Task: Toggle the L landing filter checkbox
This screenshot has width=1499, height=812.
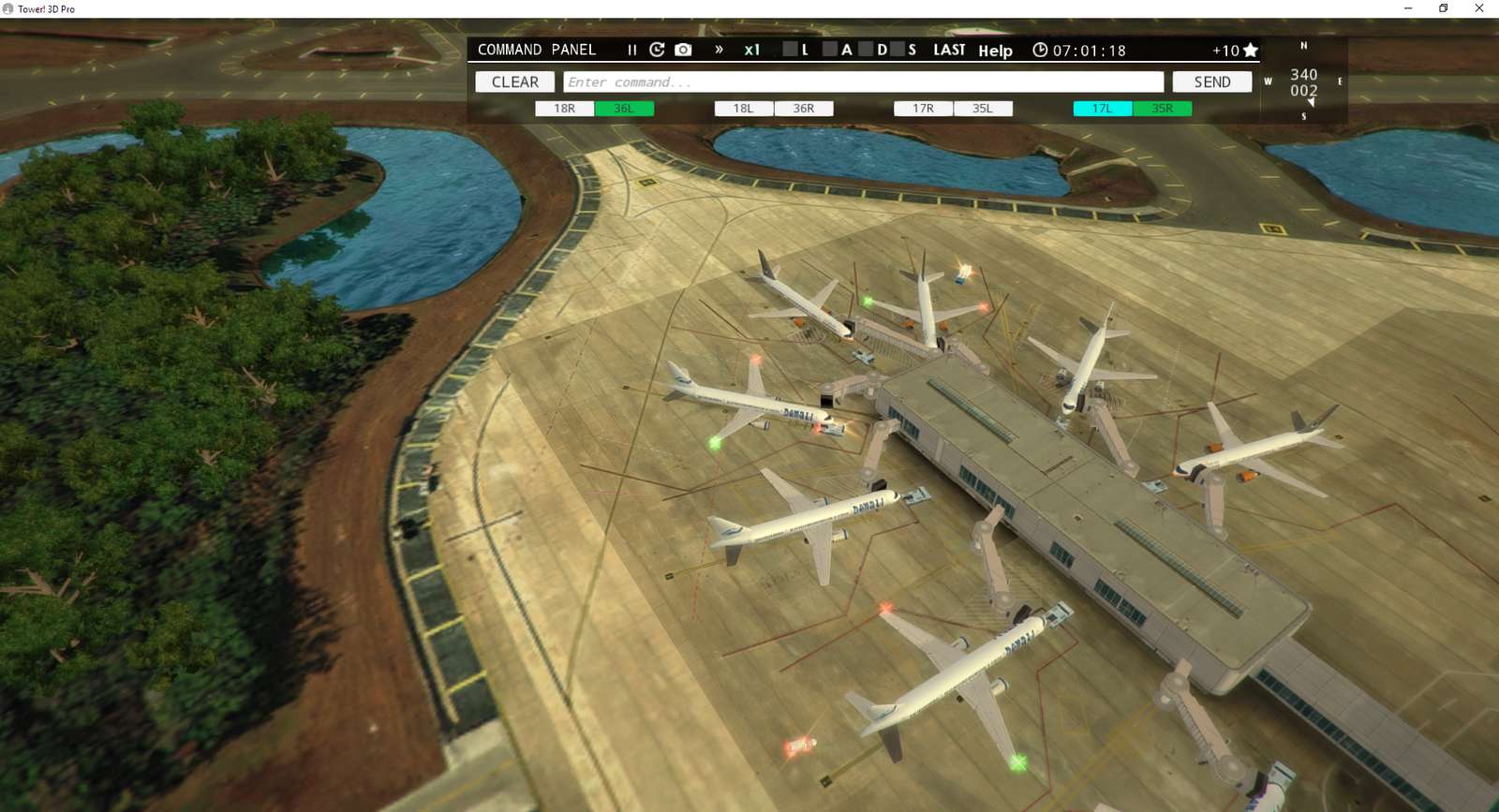Action: (788, 51)
